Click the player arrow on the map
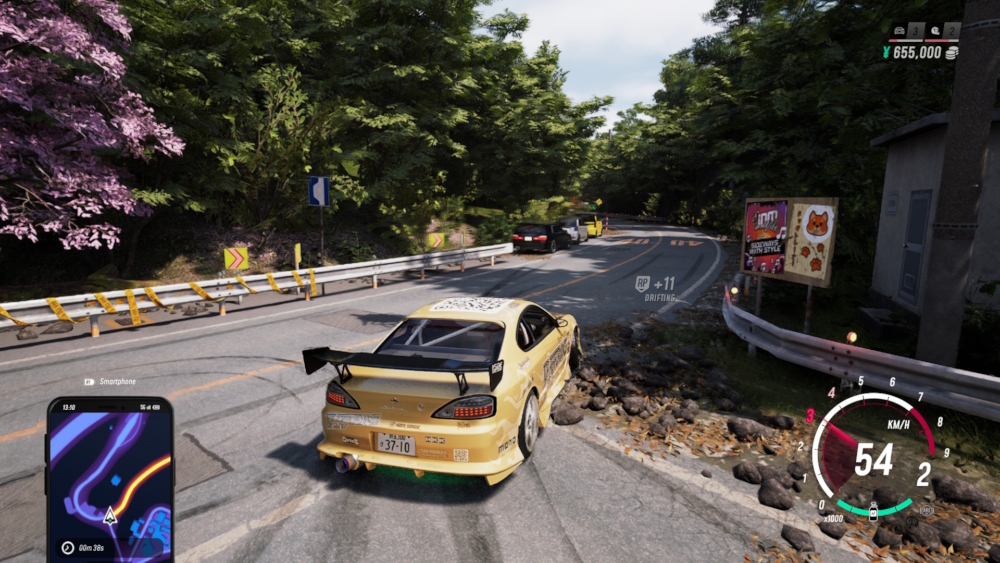 point(110,516)
